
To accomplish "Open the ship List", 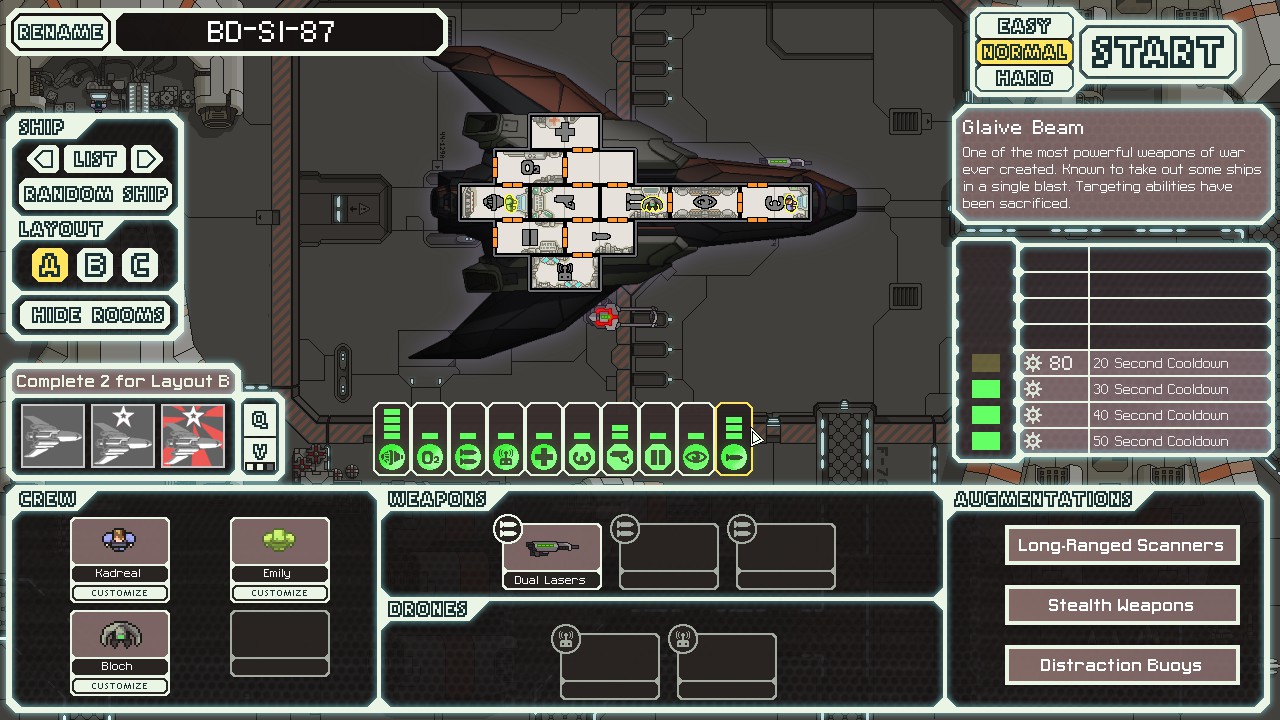I will (95, 159).
